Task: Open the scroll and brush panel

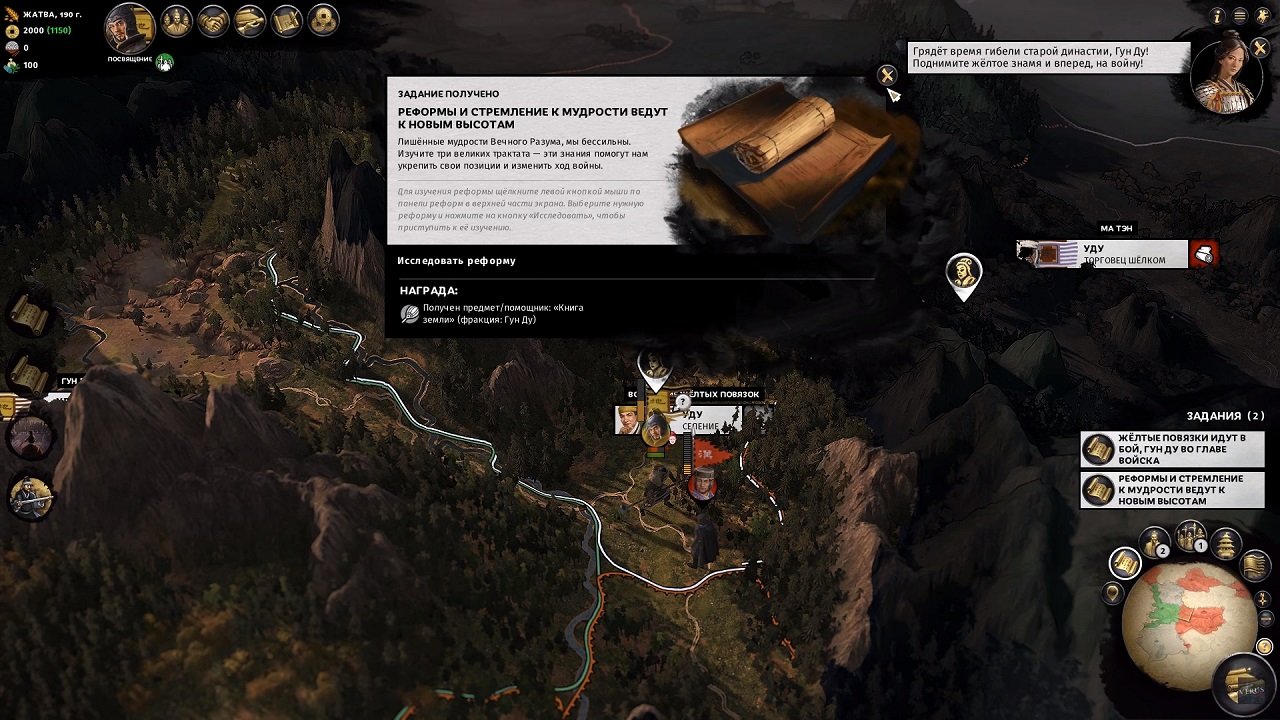Action: [287, 20]
